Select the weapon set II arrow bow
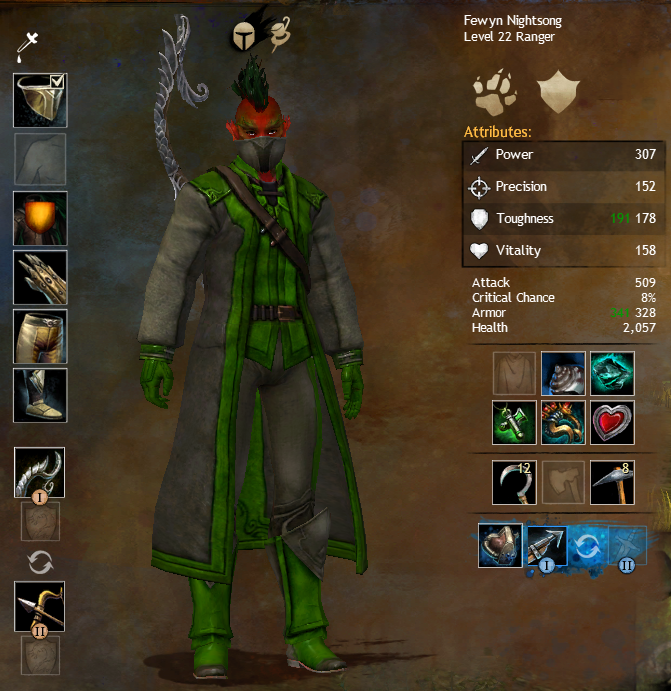 coord(40,605)
